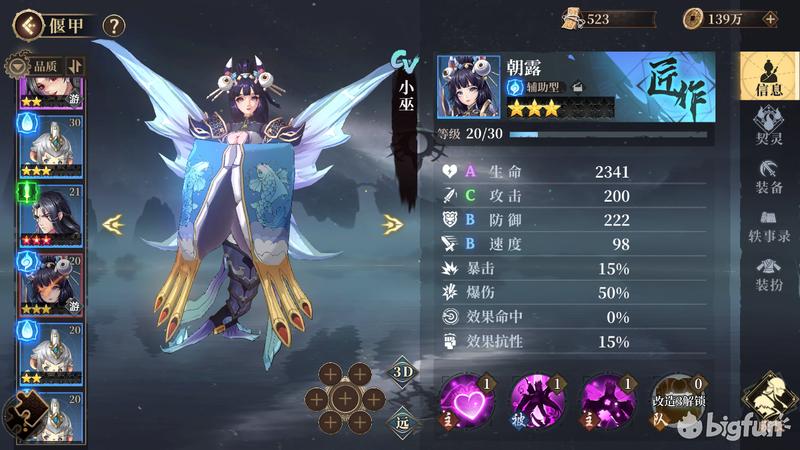Open the 装备 tab
Image resolution: width=800 pixels, height=450 pixels.
[768, 176]
